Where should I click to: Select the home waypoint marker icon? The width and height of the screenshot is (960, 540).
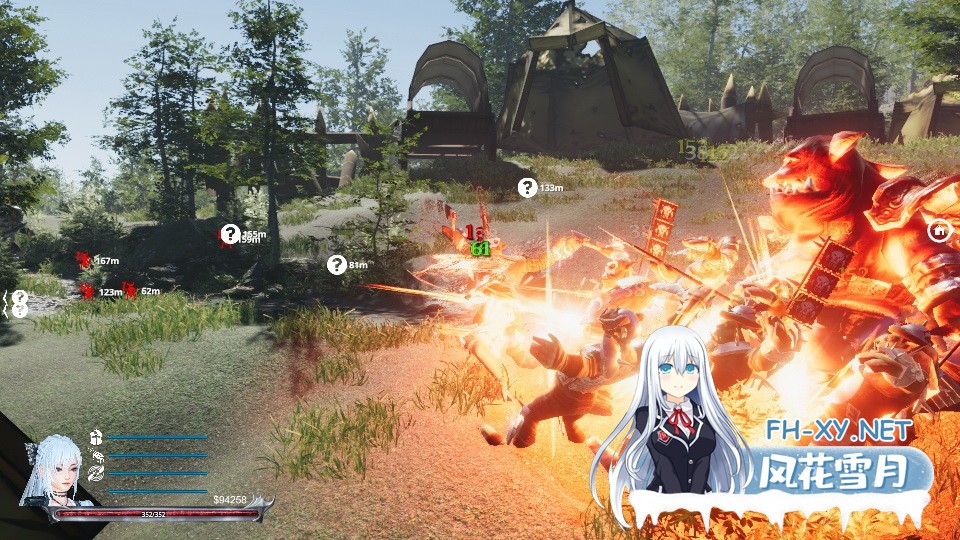[x=939, y=231]
